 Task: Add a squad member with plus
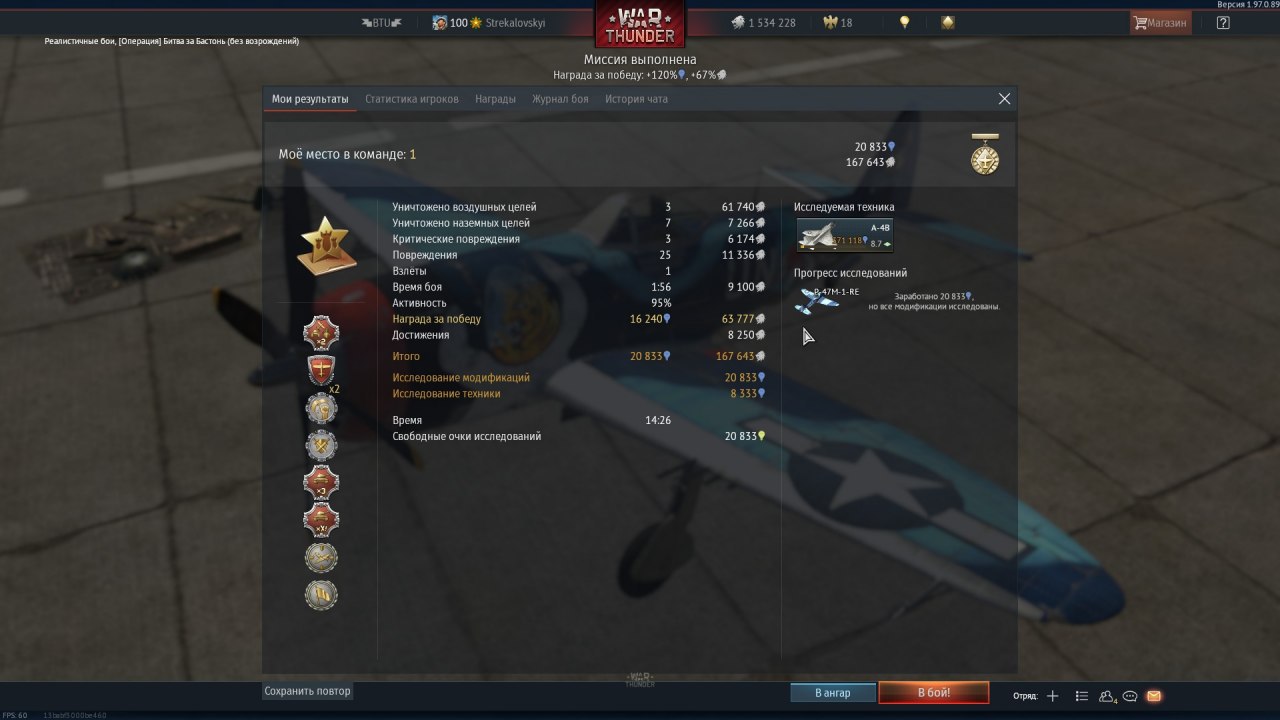point(1052,696)
